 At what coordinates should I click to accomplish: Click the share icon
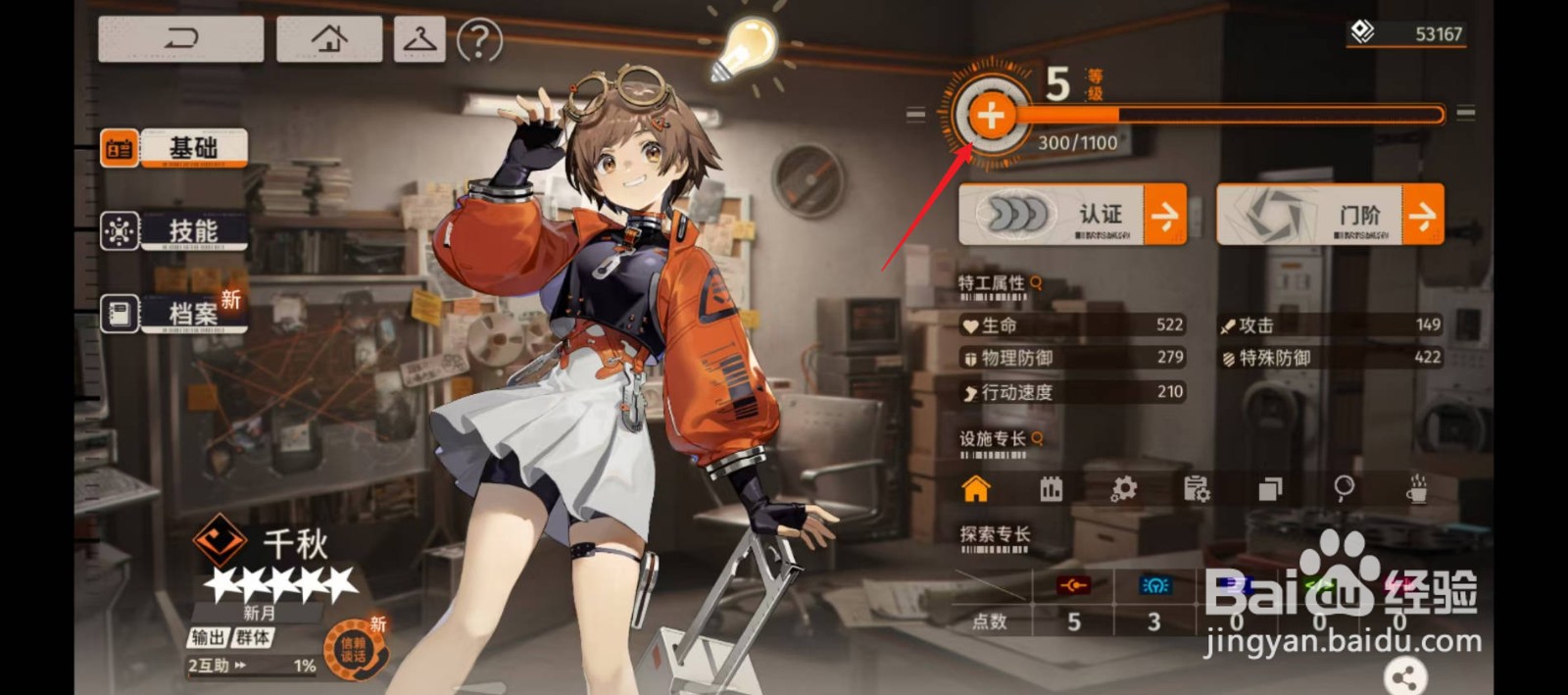tap(1404, 676)
